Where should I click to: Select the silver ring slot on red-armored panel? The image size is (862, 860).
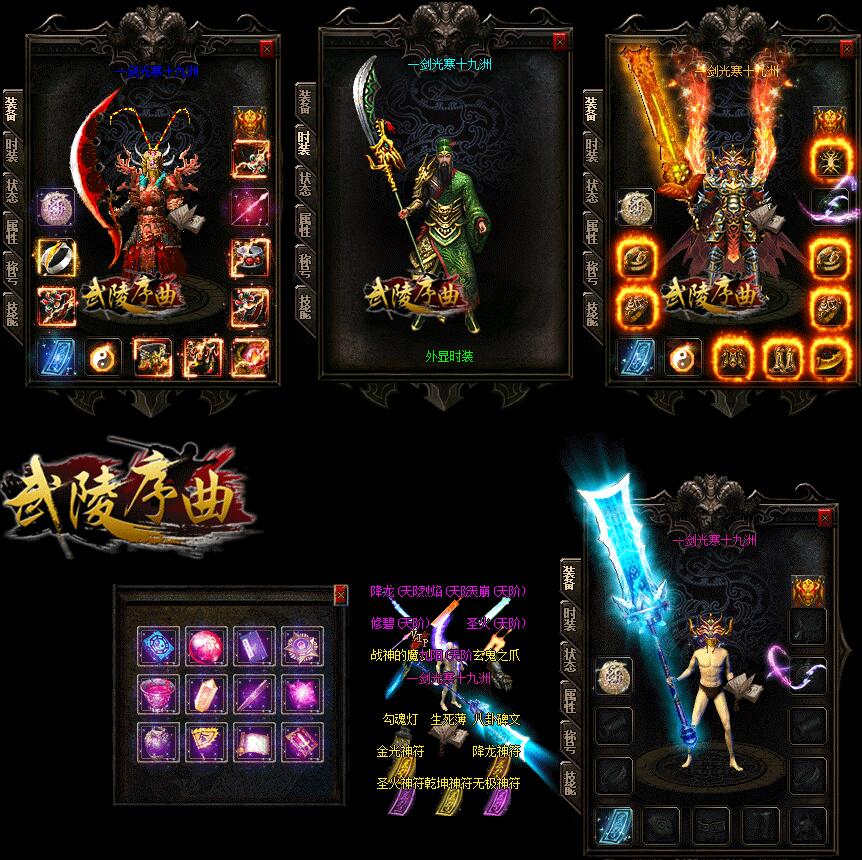coord(55,257)
